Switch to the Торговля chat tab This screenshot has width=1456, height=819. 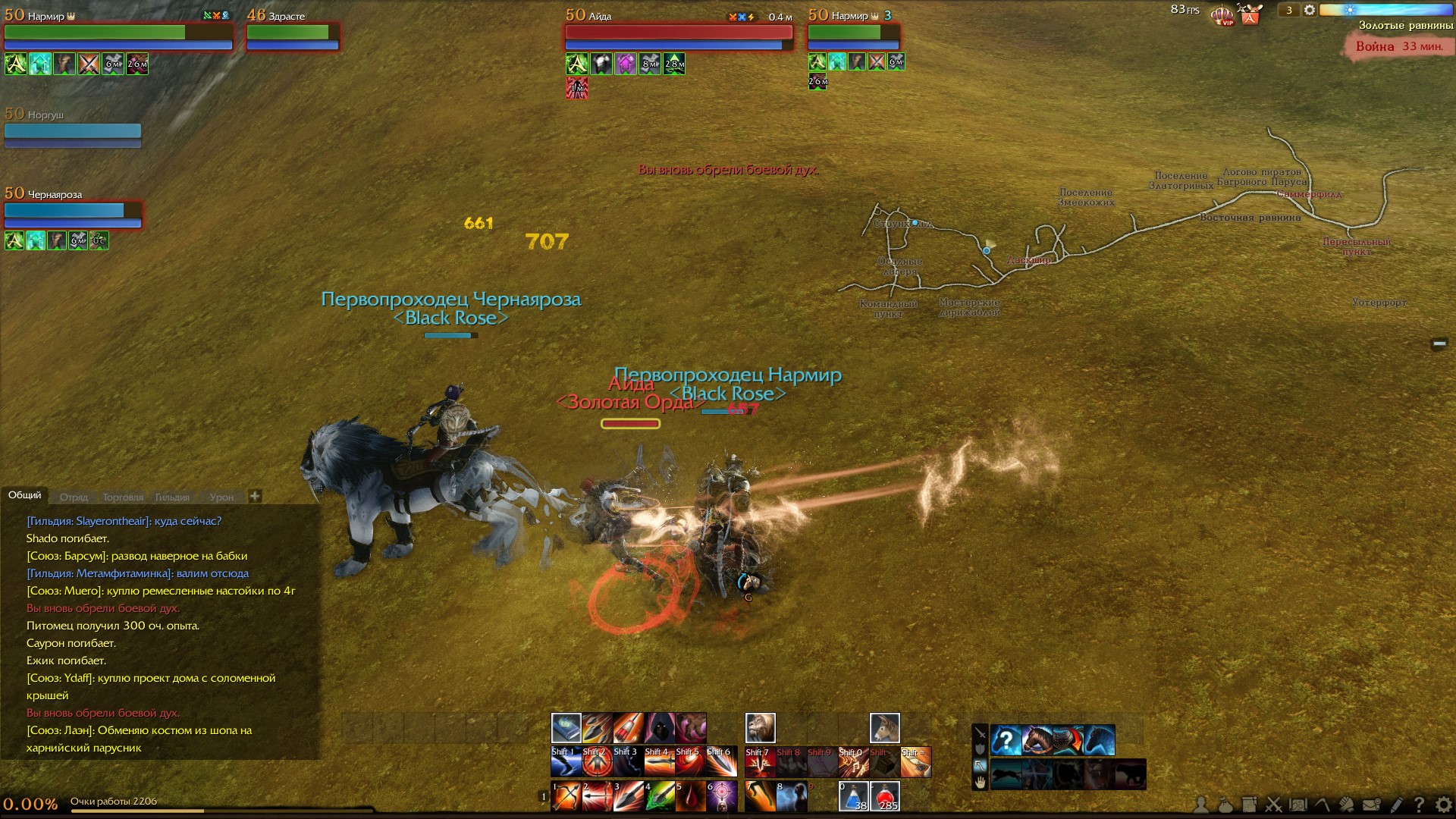[x=122, y=497]
